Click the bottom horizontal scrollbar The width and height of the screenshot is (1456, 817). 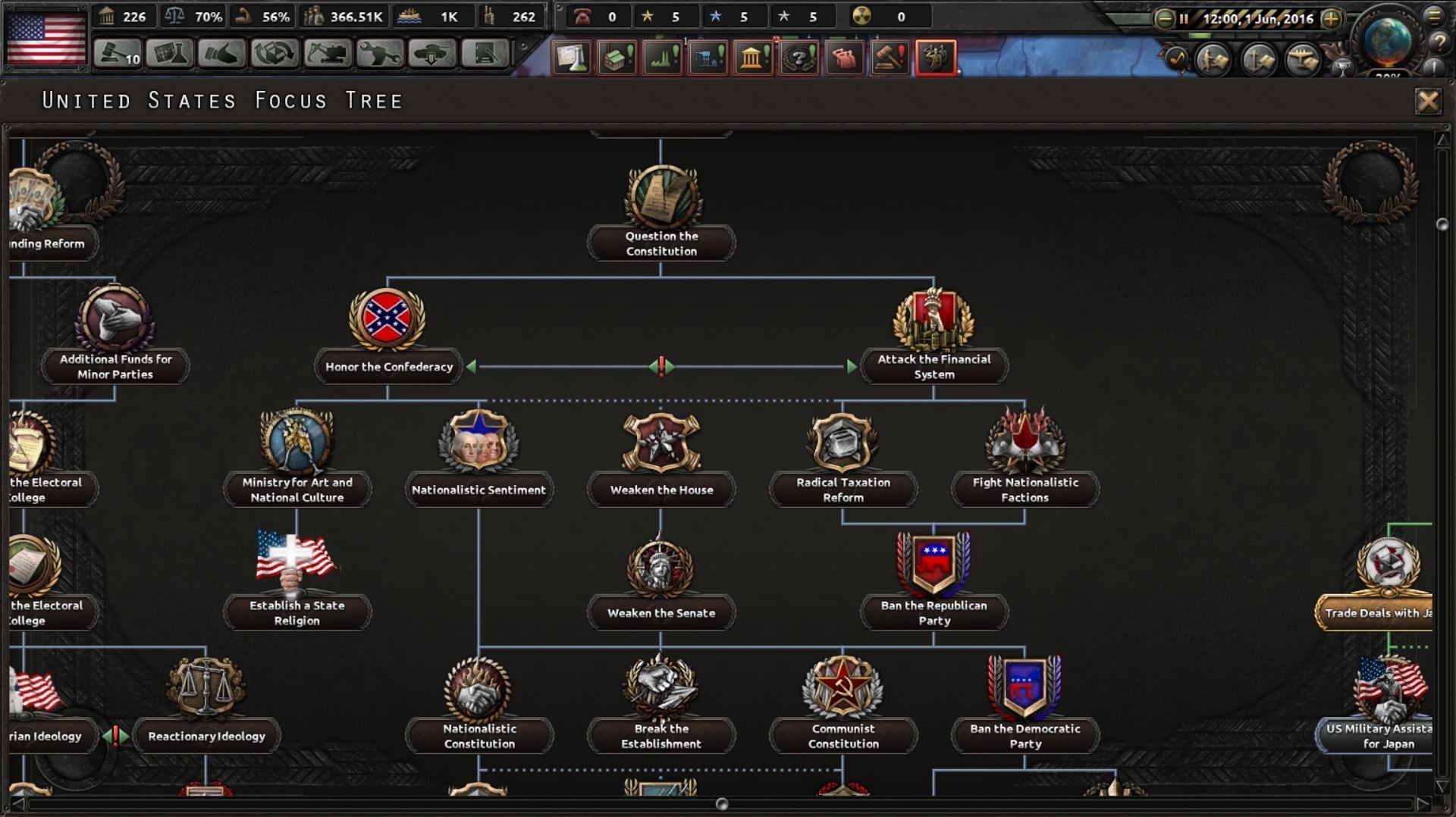click(720, 802)
